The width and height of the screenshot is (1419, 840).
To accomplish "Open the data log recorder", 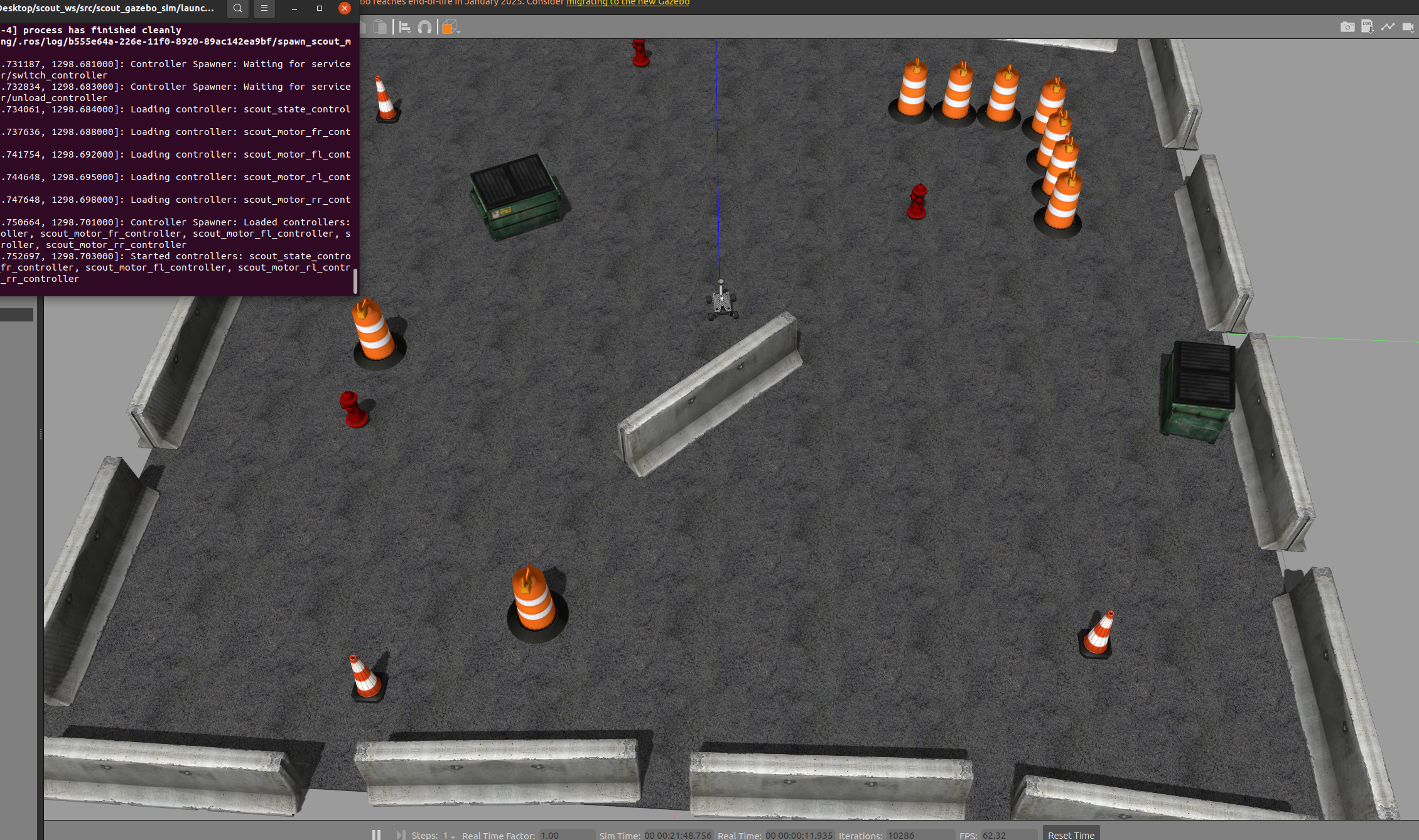I will coord(1367,27).
